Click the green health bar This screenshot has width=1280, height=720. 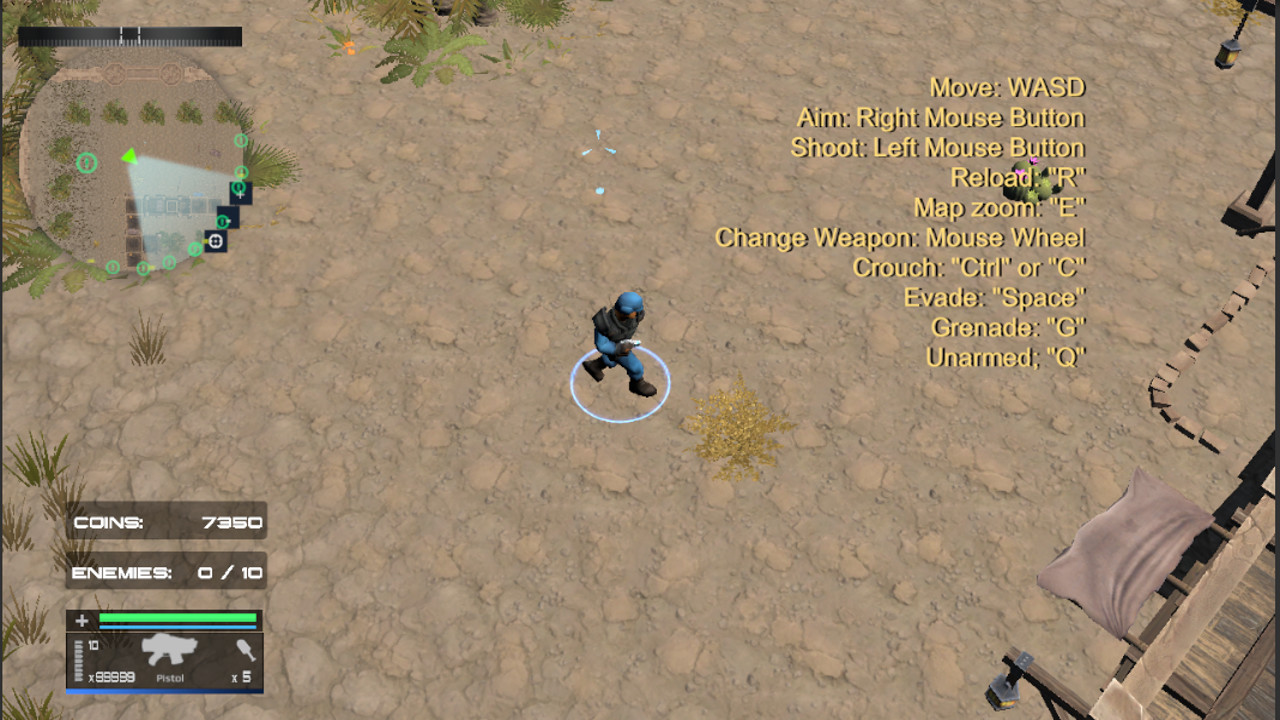[x=180, y=618]
